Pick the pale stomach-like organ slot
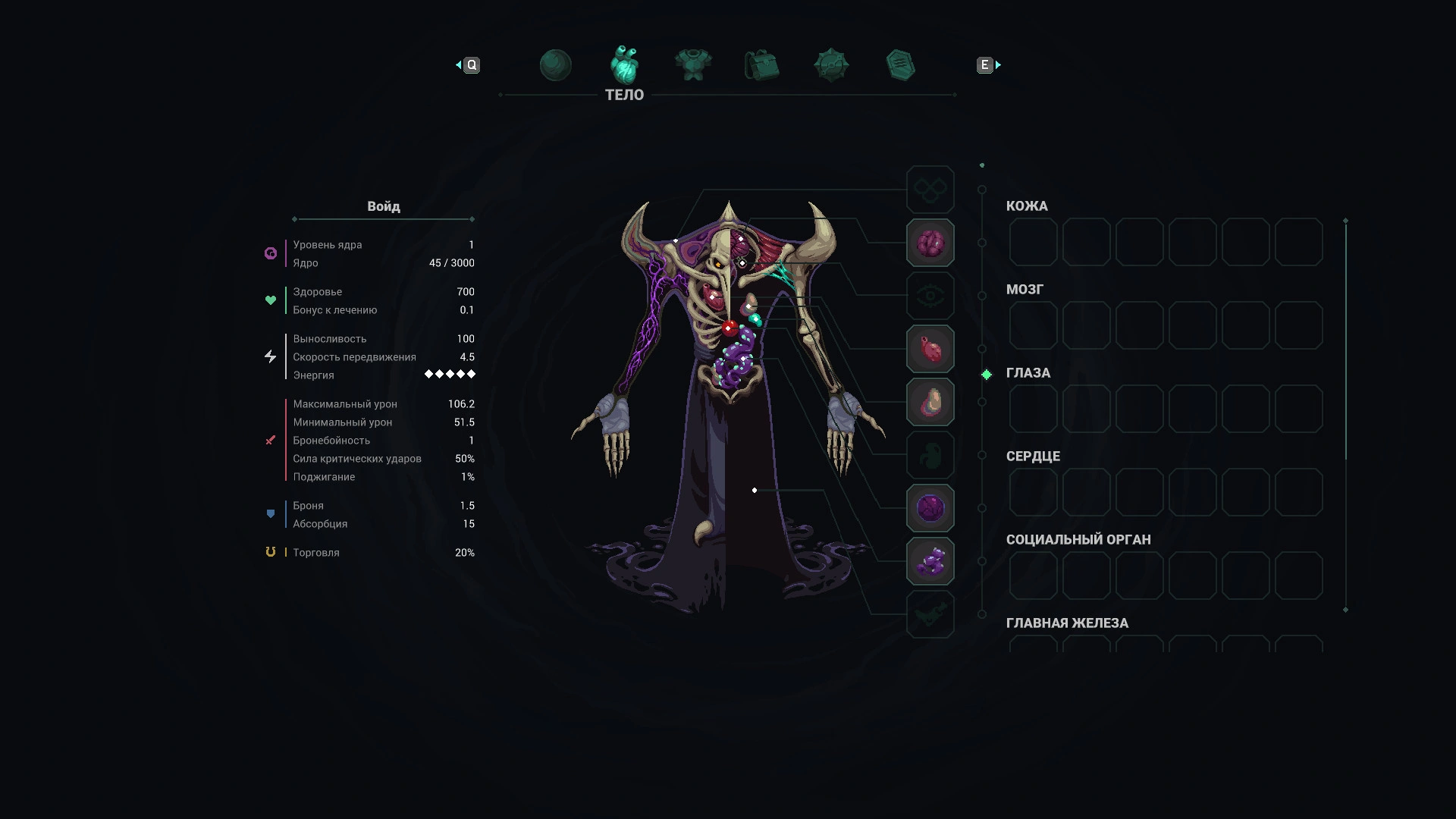This screenshot has width=1456, height=819. pyautogui.click(x=930, y=402)
